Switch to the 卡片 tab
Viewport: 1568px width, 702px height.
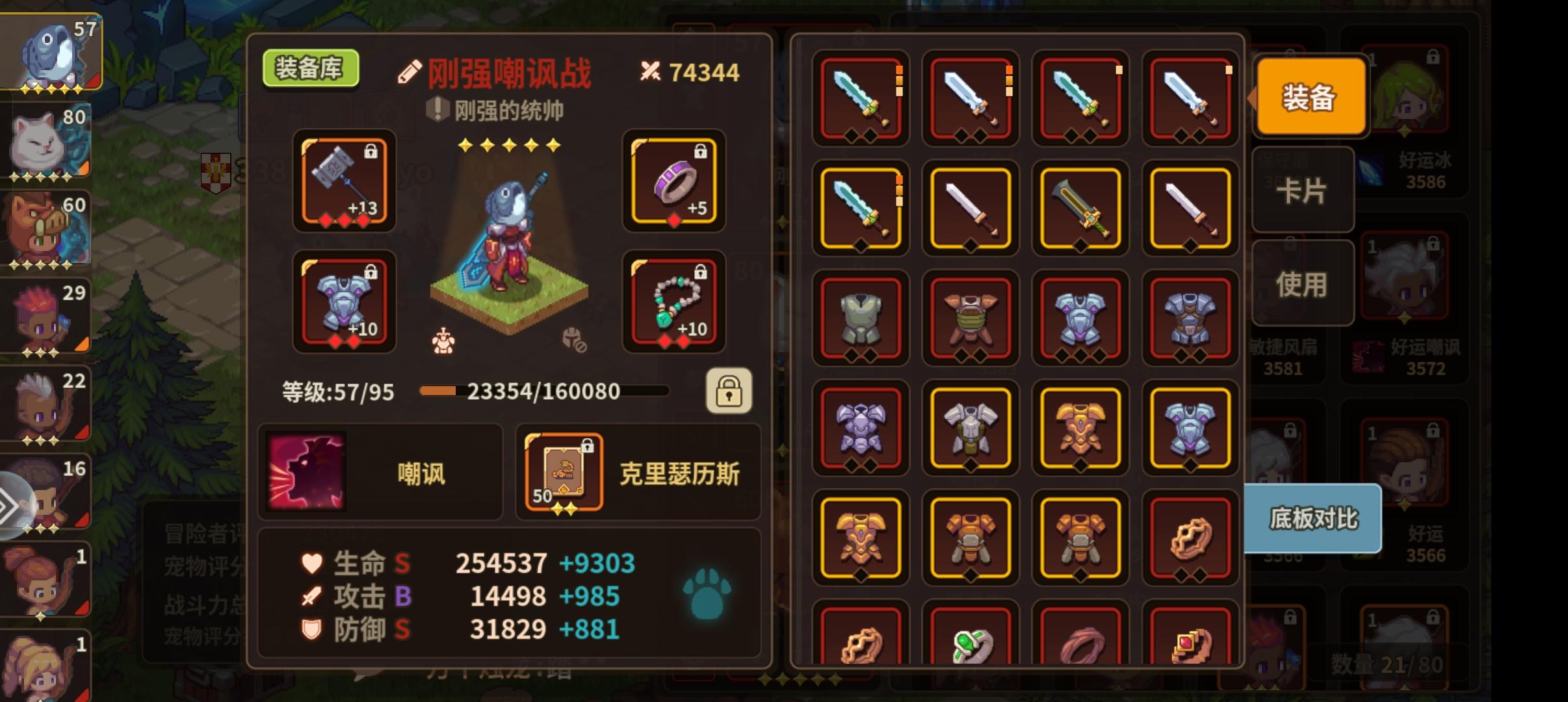pyautogui.click(x=1303, y=189)
